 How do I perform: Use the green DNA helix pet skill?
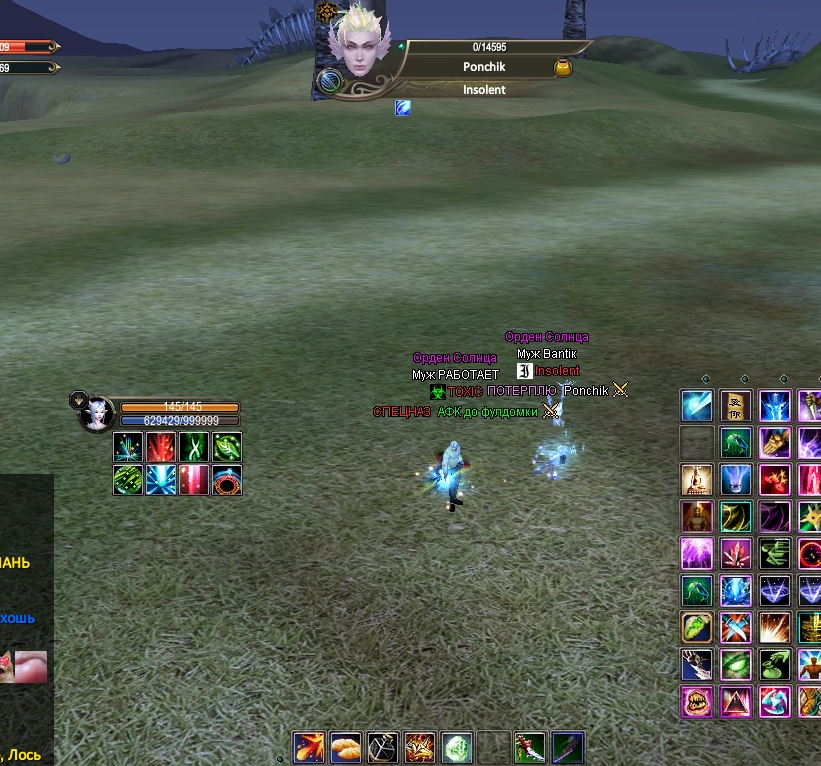194,446
